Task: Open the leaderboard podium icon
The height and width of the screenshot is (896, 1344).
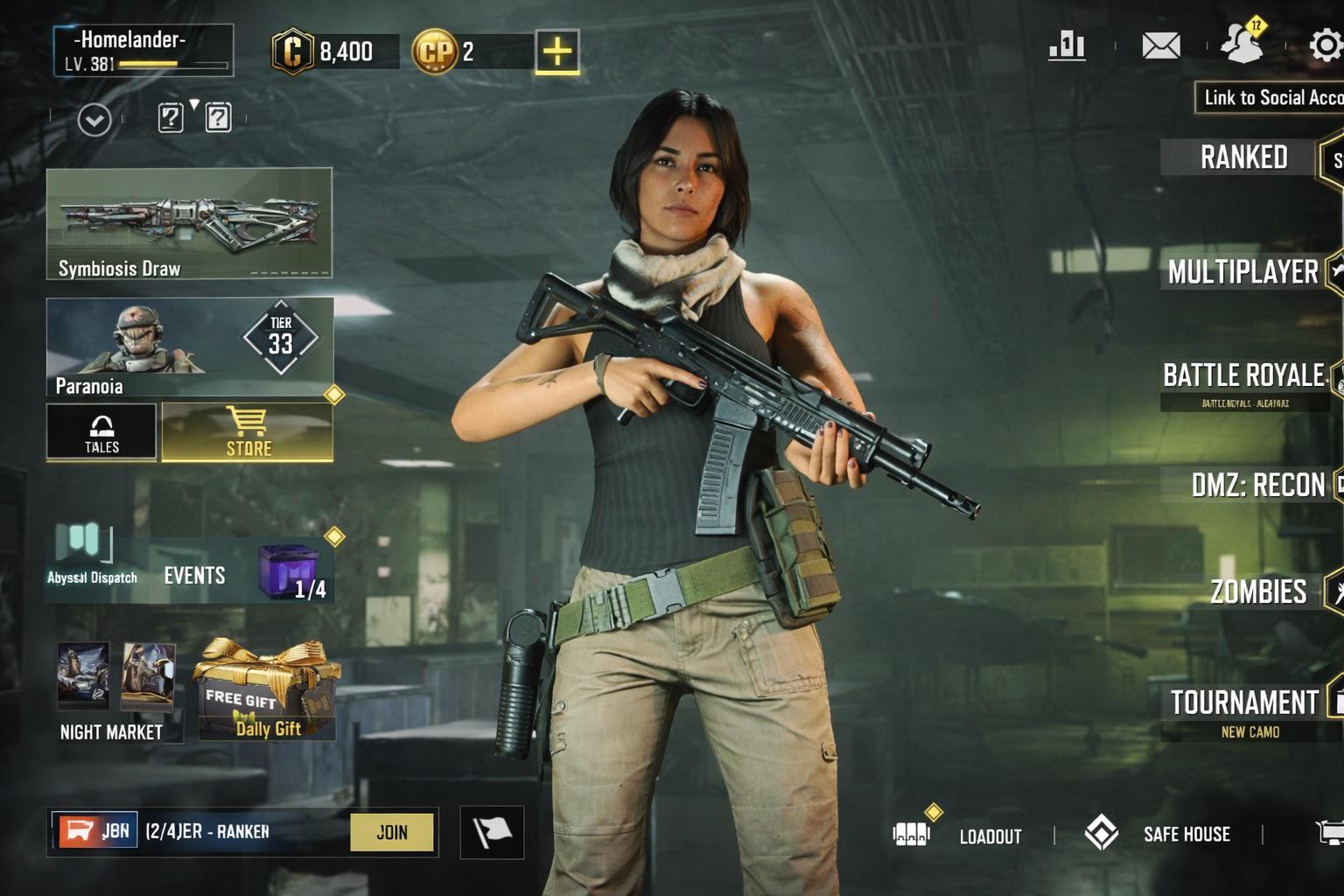Action: pos(1067,45)
